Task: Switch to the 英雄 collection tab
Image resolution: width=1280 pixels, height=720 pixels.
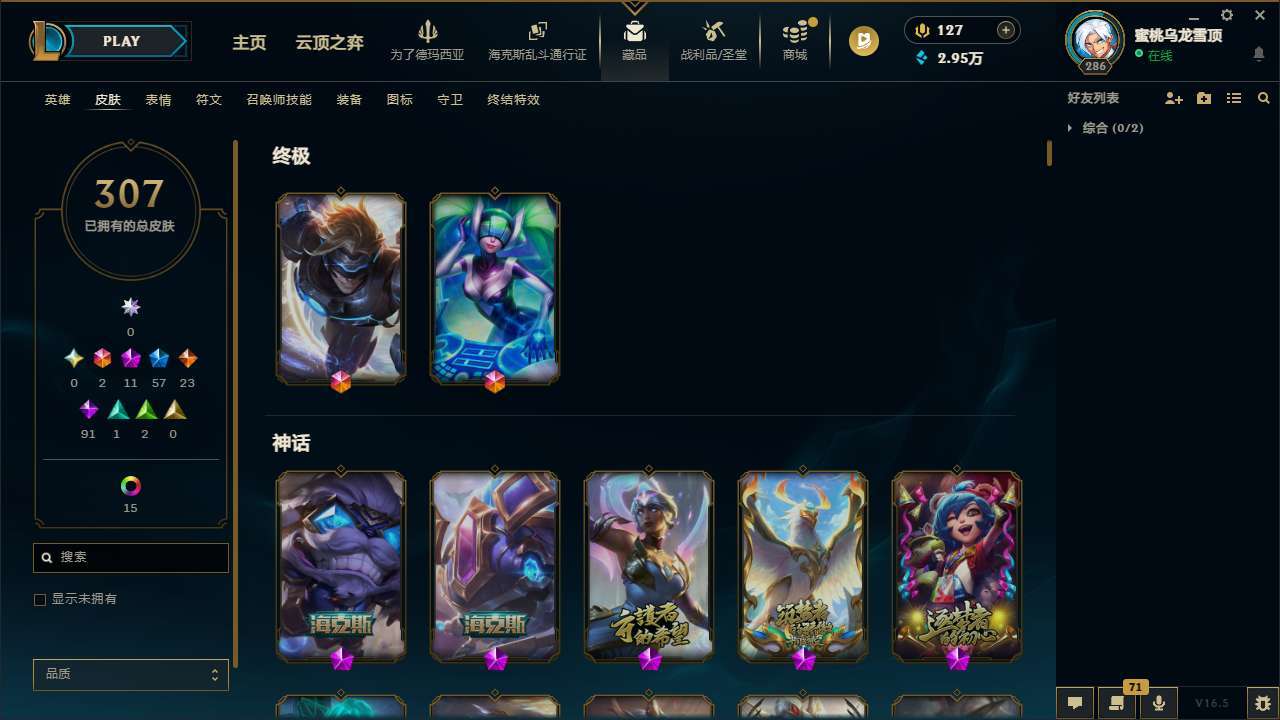Action: pos(57,99)
